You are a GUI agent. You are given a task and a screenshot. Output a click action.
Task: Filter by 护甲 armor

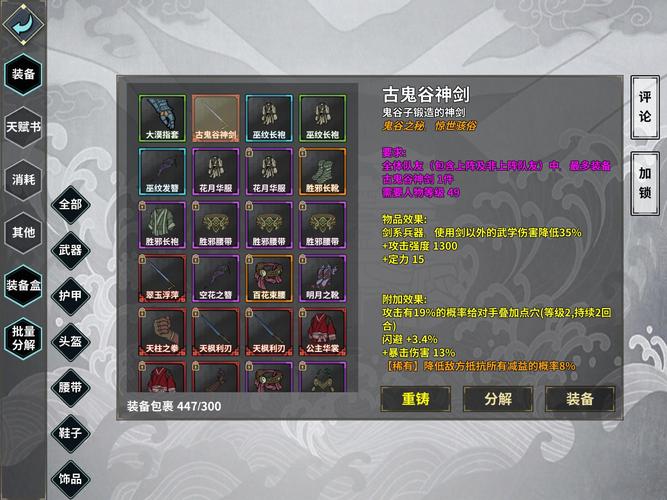[x=70, y=296]
